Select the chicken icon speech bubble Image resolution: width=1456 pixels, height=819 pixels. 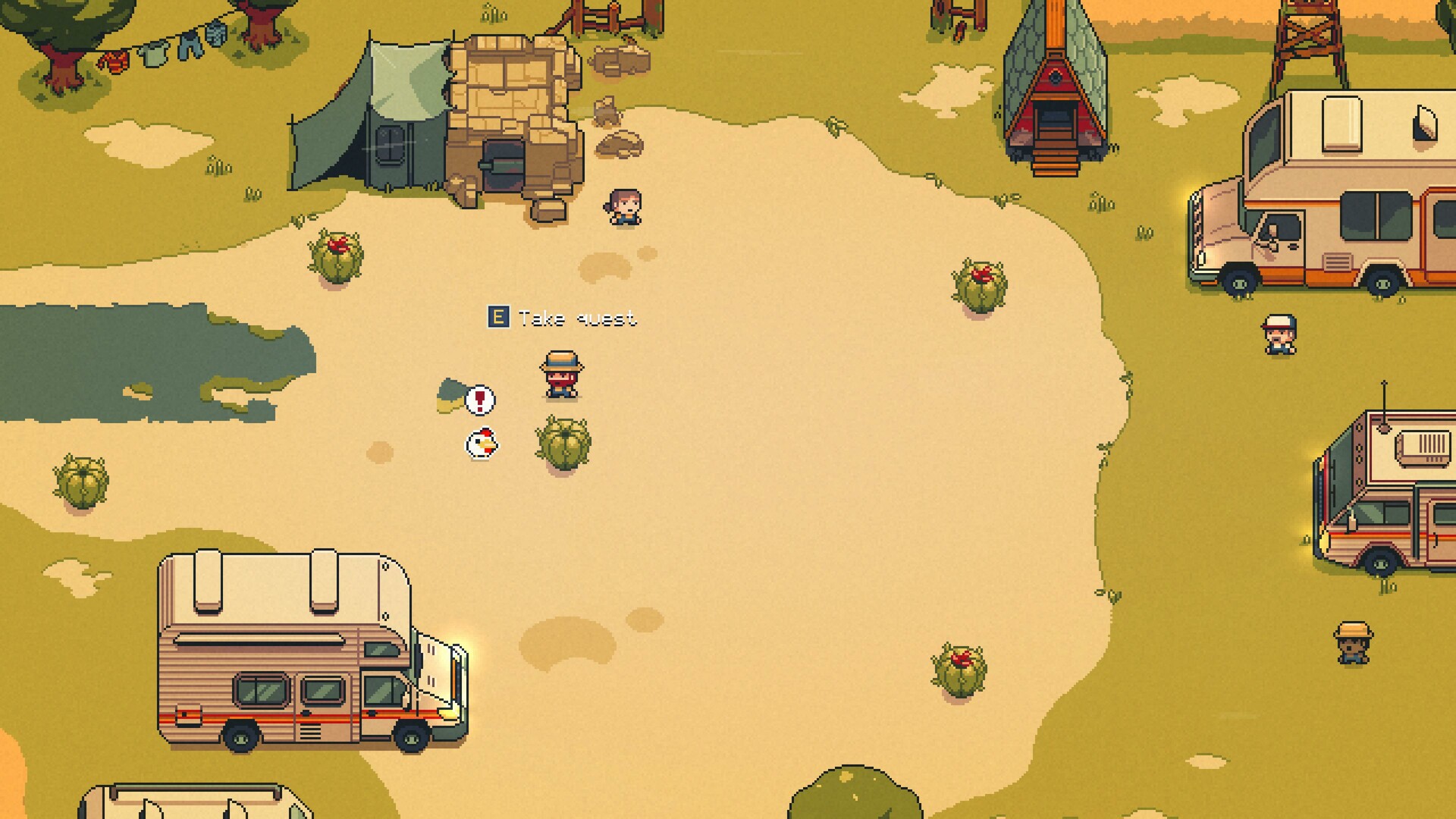coord(481,444)
